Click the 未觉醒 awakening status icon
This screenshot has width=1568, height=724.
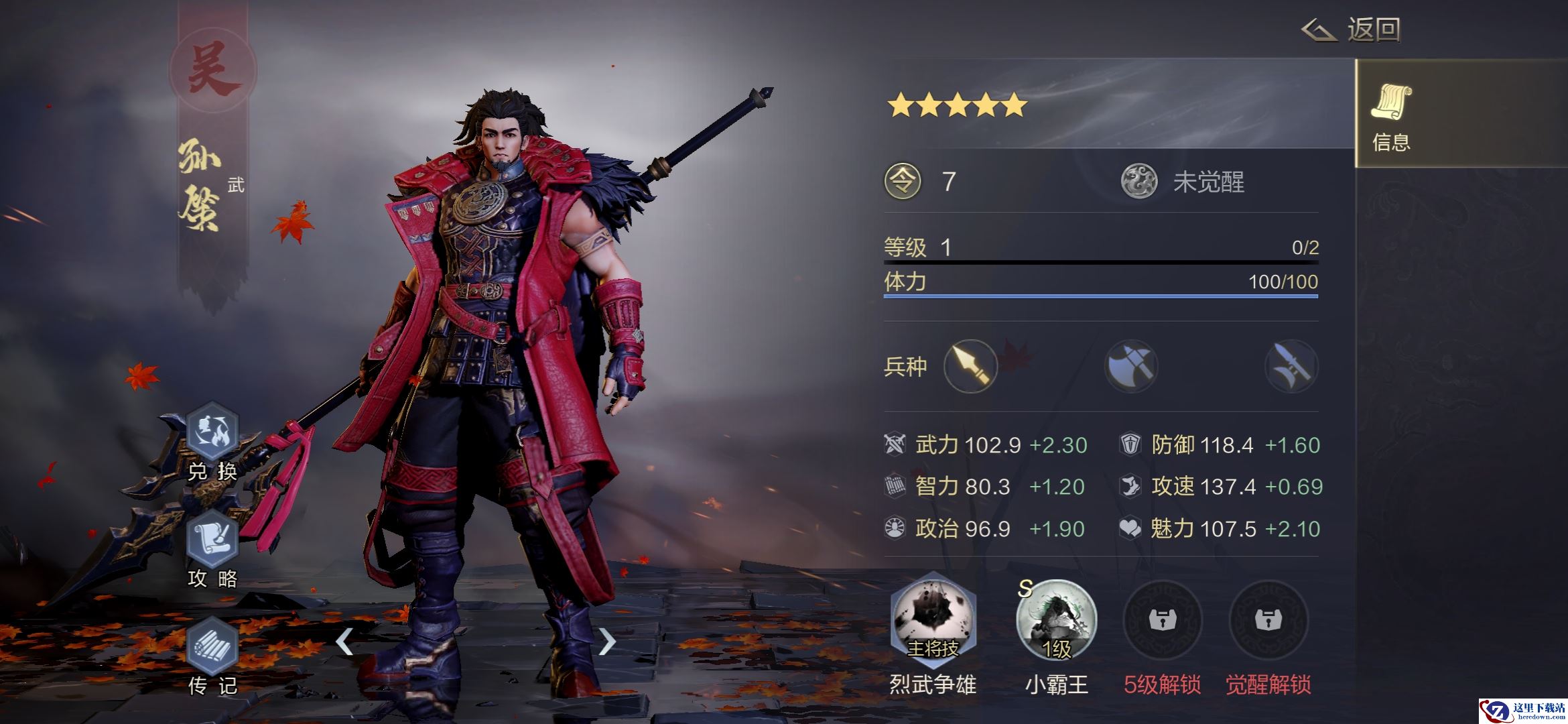coord(1139,182)
